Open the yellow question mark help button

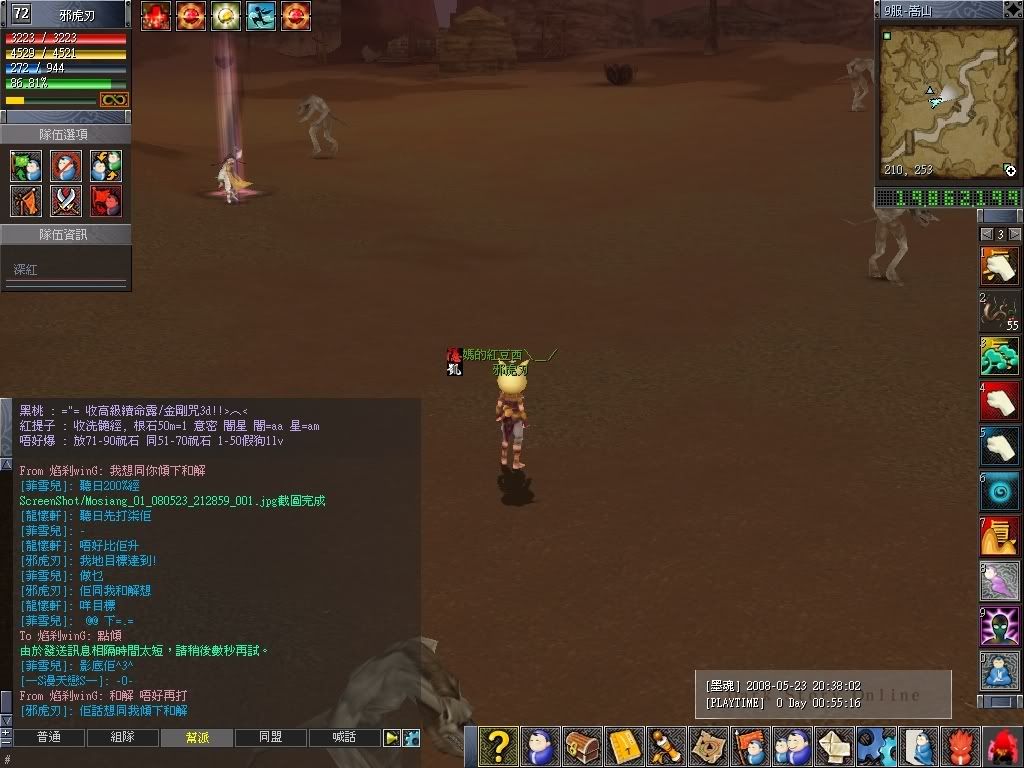point(498,747)
